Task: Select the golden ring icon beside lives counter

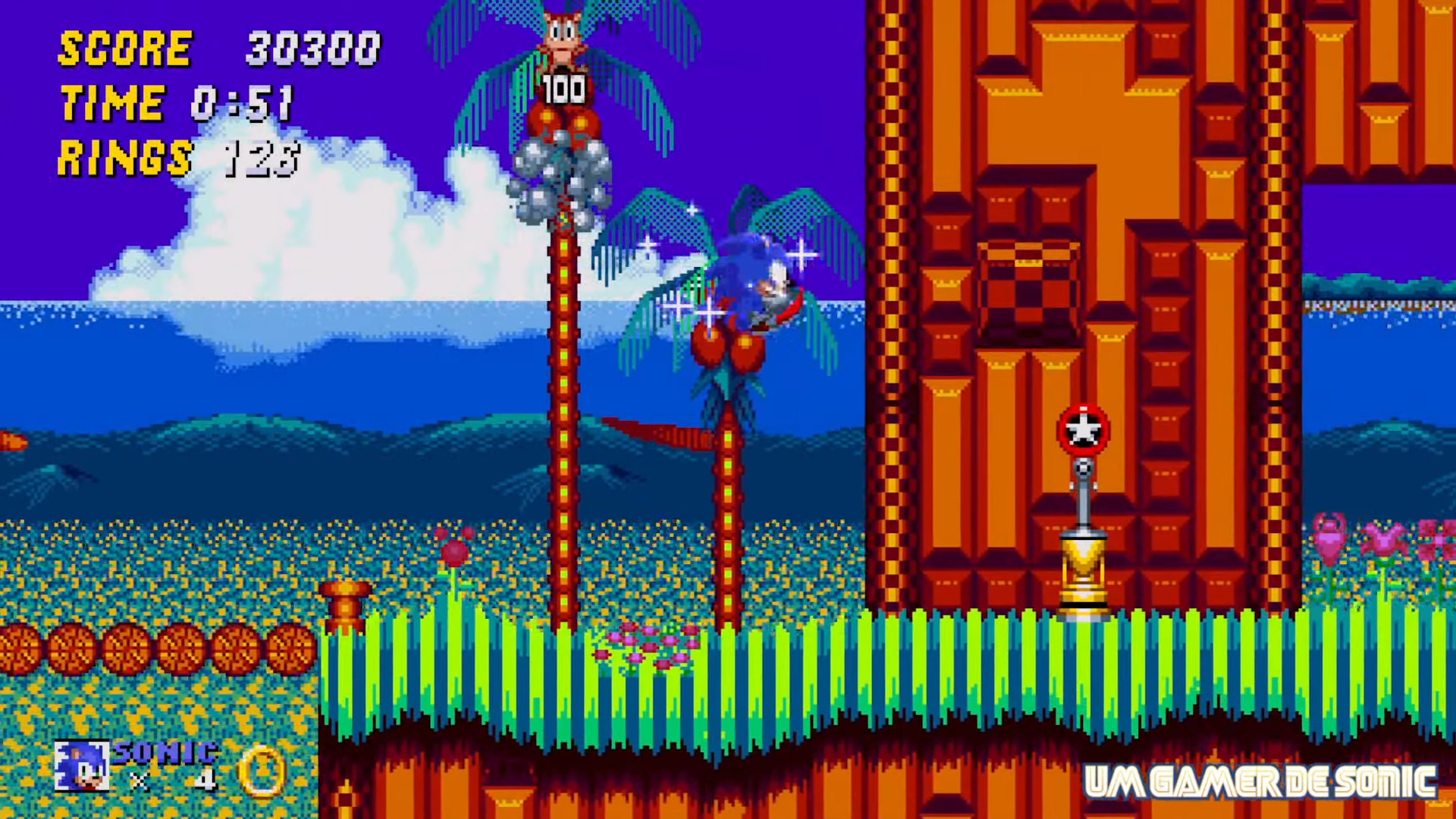Action: click(x=262, y=770)
